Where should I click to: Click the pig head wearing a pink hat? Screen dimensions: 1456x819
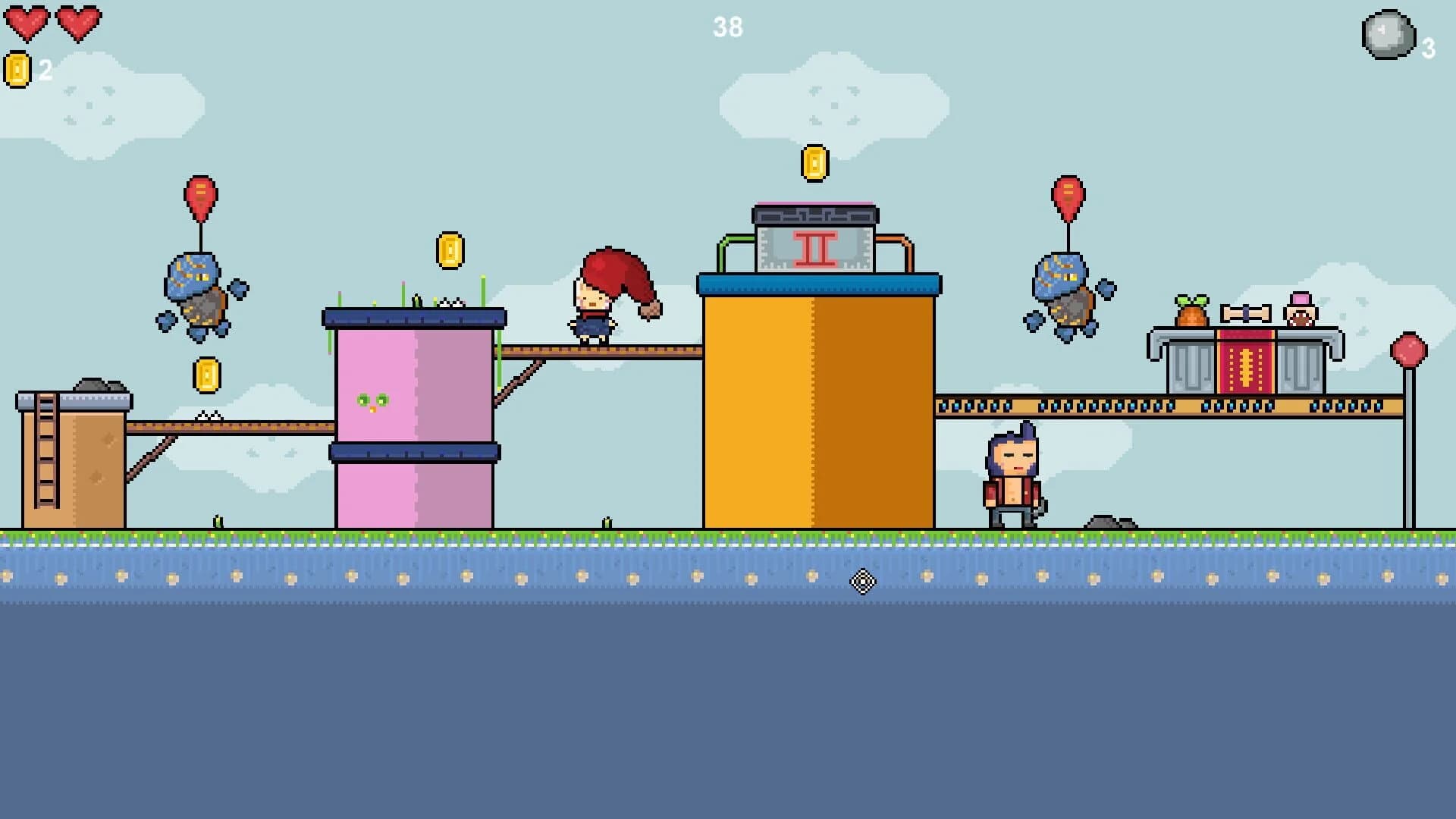click(x=1302, y=309)
